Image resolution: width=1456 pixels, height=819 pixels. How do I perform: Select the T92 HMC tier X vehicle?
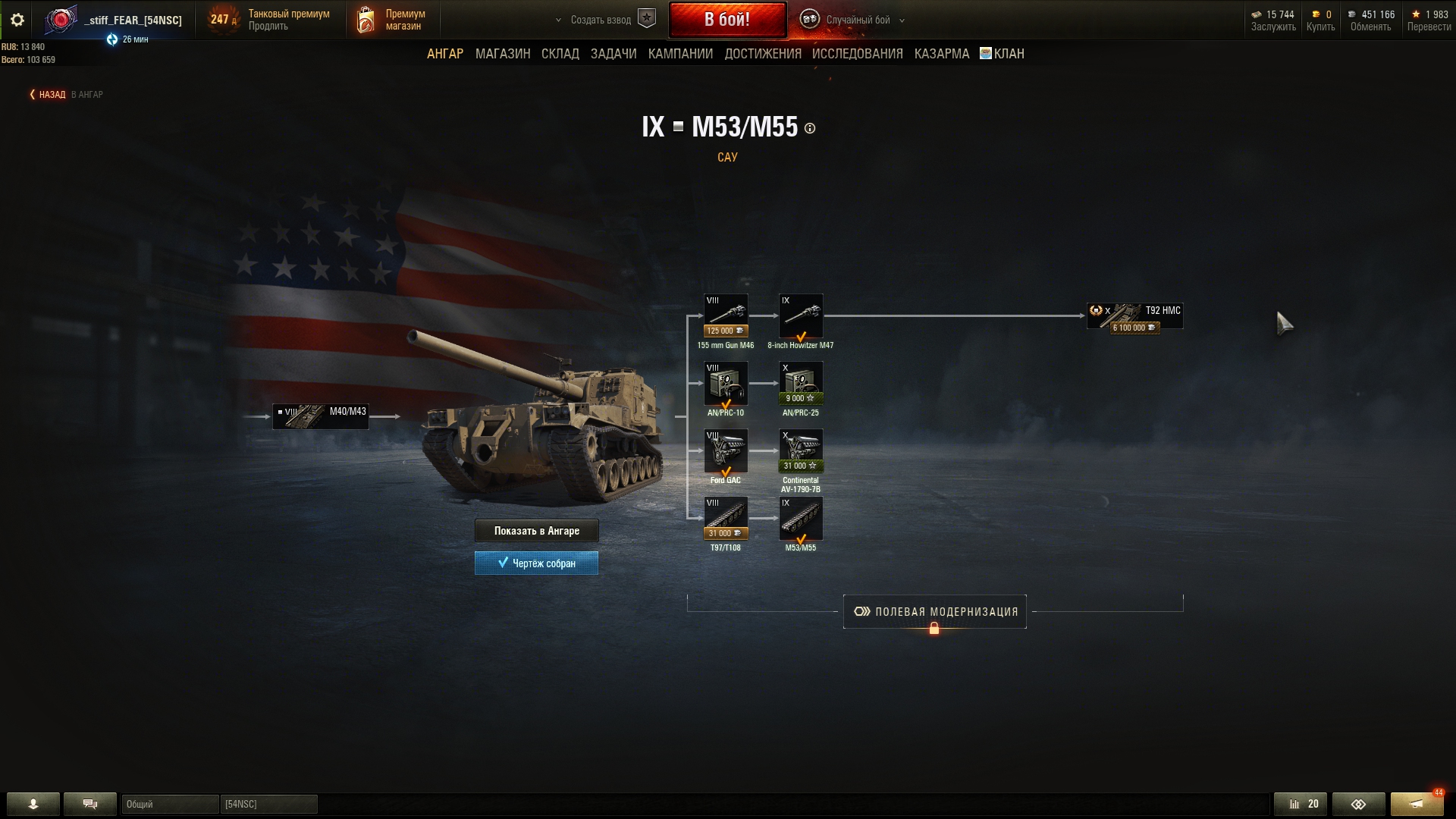click(1134, 315)
